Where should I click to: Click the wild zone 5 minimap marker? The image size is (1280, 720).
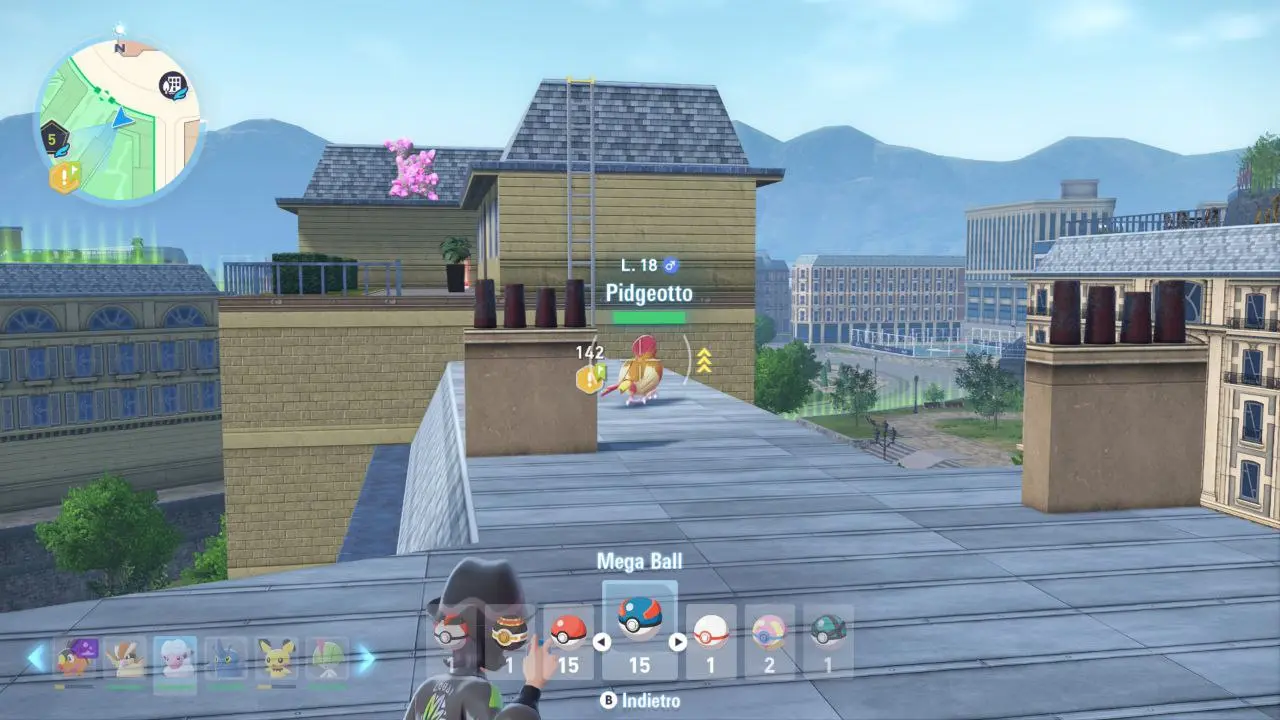(54, 139)
